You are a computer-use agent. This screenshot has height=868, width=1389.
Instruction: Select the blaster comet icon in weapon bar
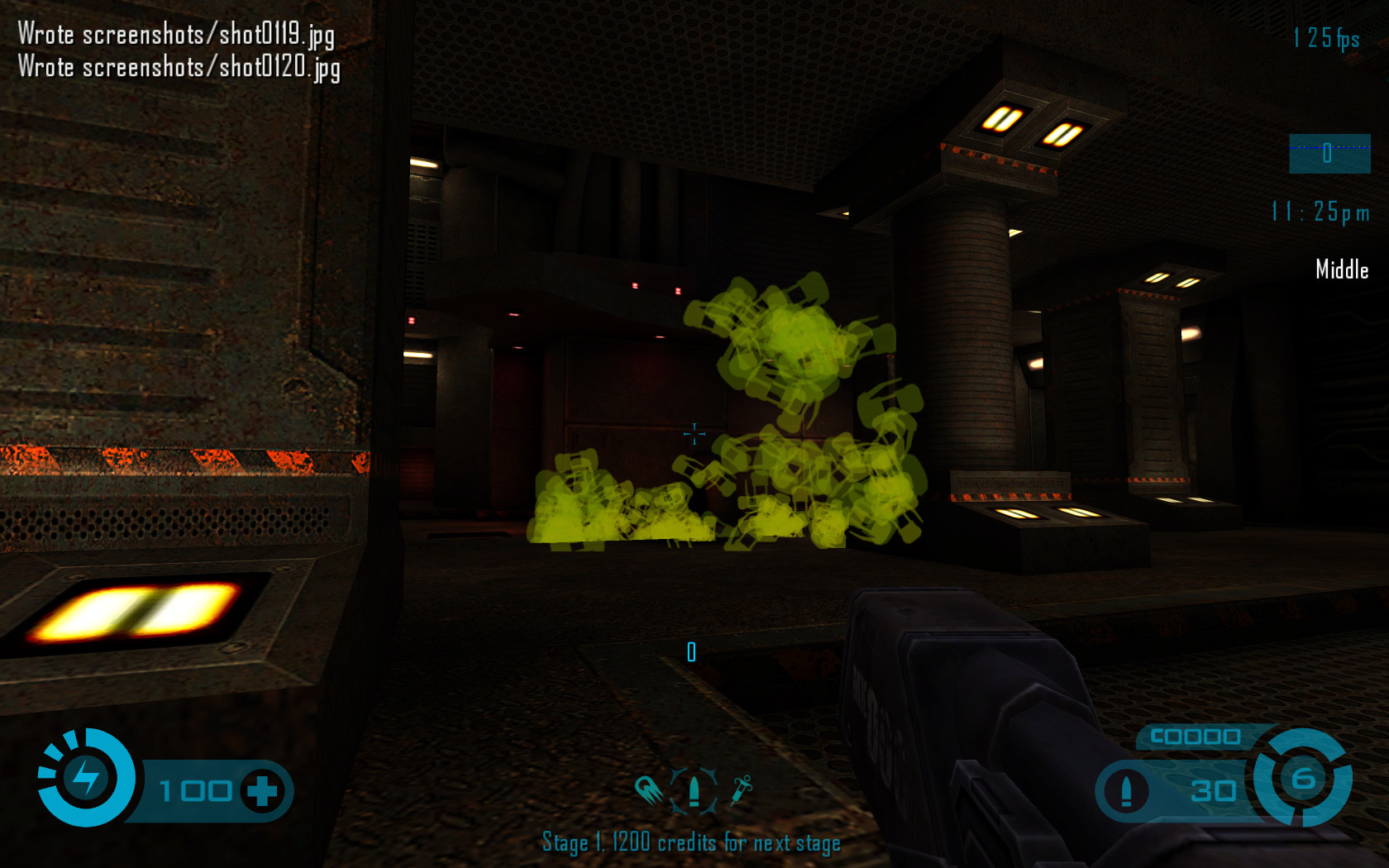[x=649, y=790]
